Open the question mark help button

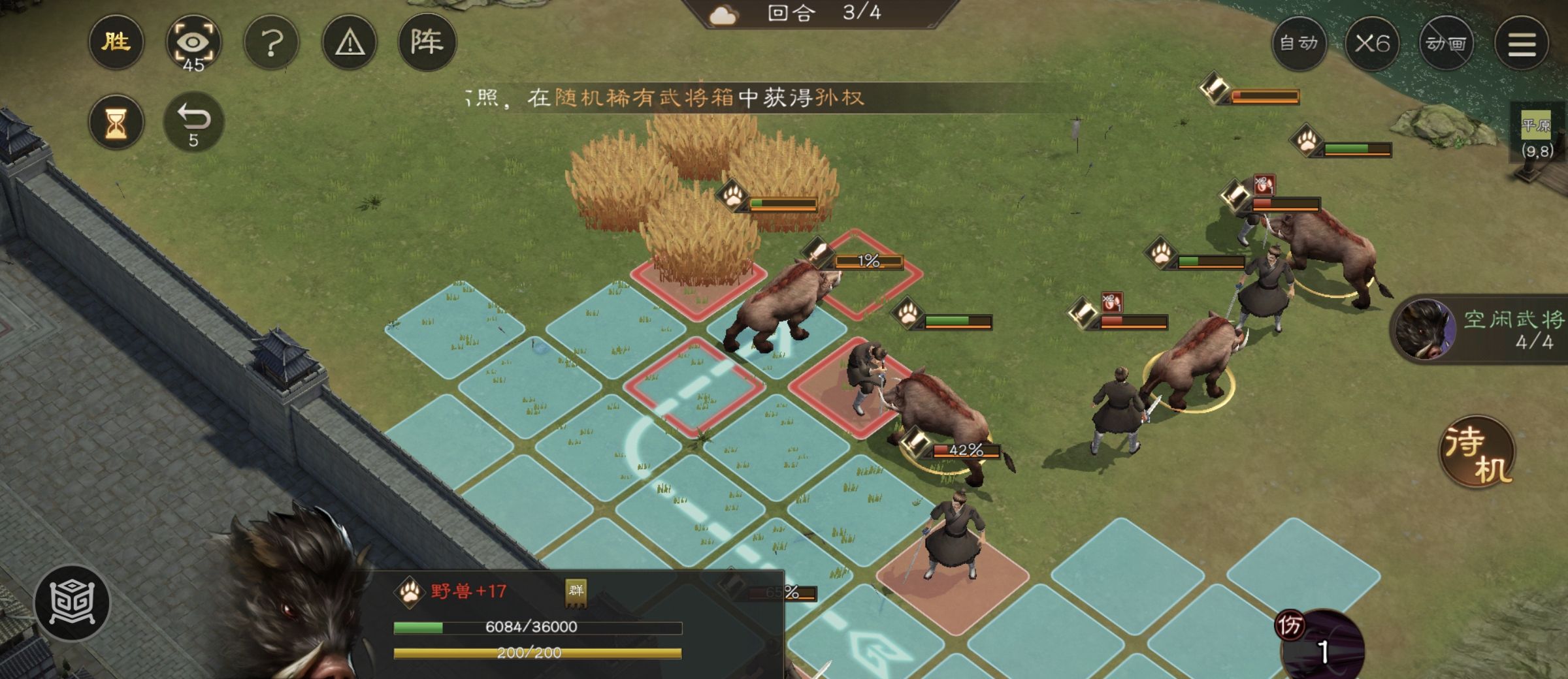pyautogui.click(x=272, y=43)
